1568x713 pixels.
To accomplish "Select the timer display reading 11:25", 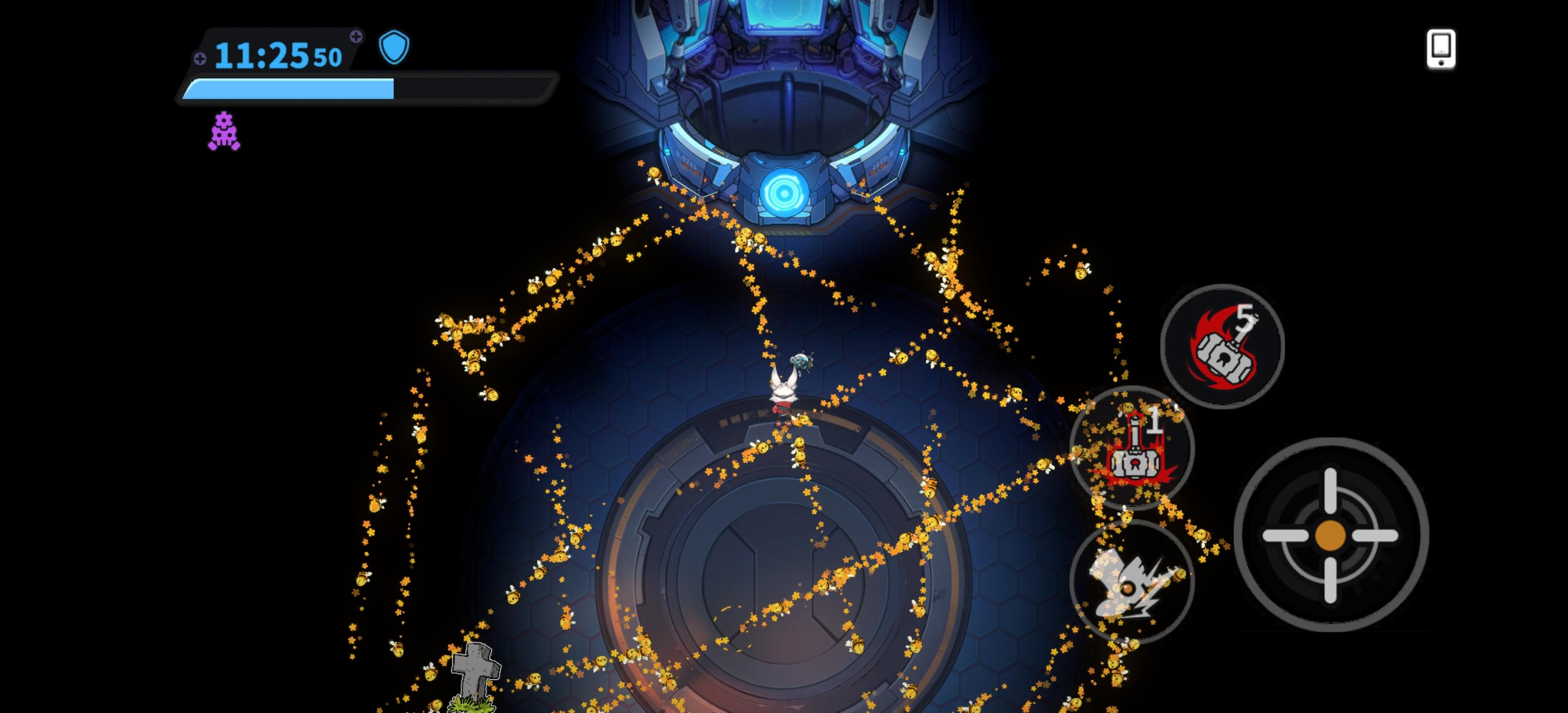I will point(262,55).
